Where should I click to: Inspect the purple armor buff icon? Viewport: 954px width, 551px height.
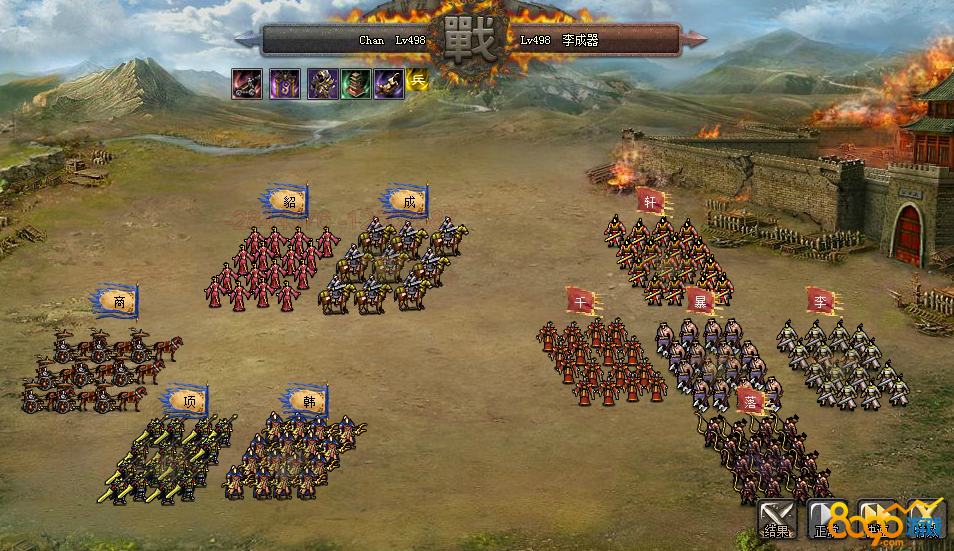click(x=321, y=84)
